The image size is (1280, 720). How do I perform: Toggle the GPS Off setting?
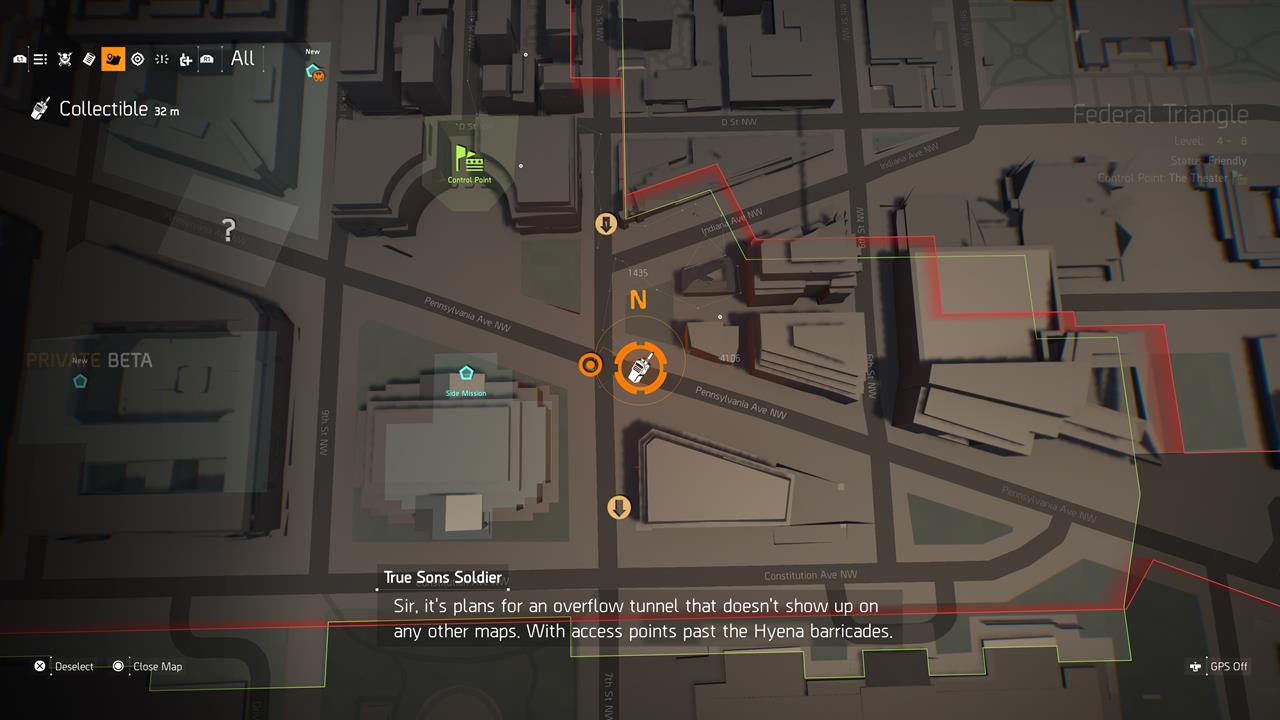[1220, 666]
